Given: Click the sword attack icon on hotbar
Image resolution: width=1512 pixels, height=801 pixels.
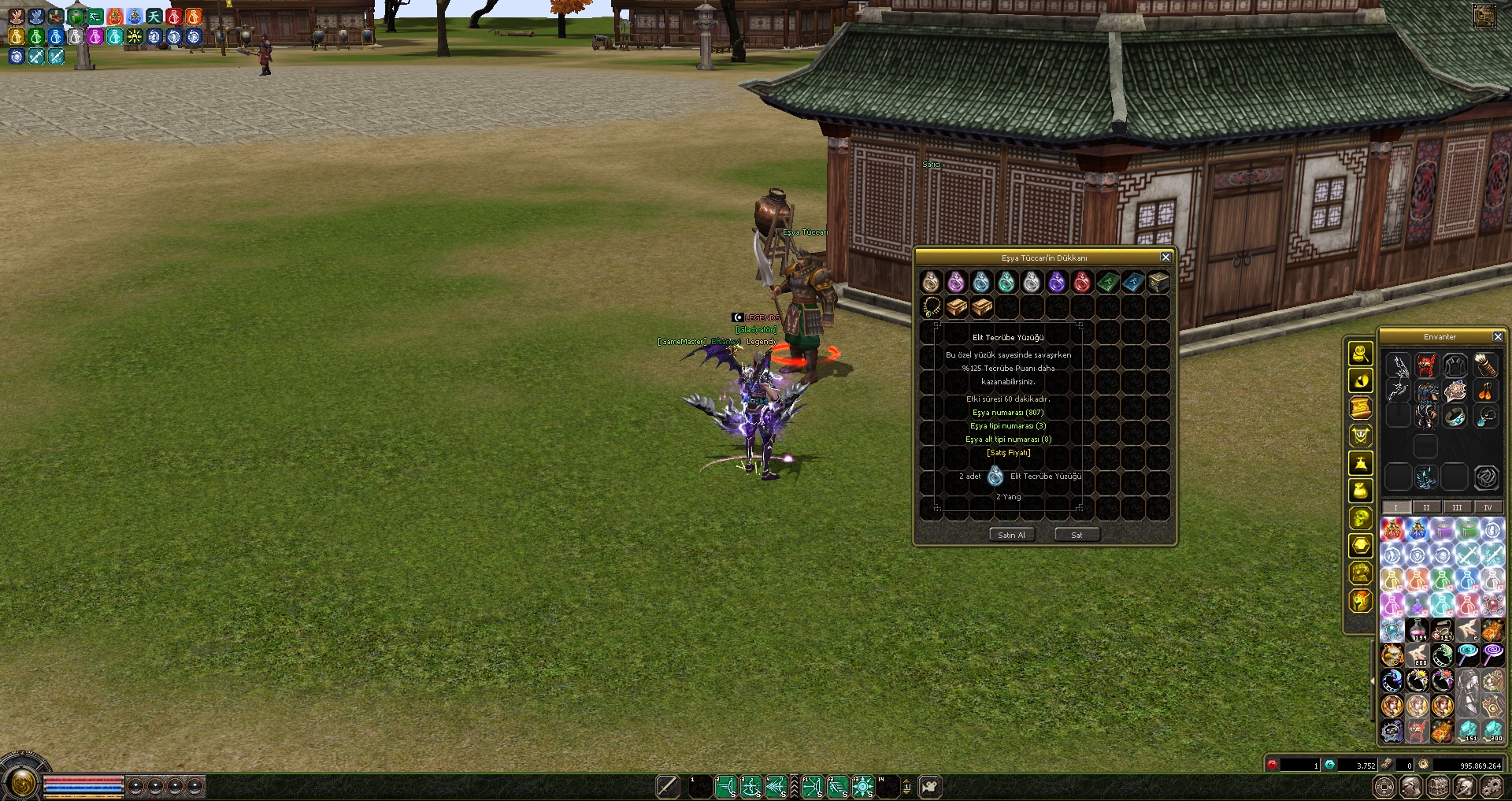Looking at the screenshot, I should click(668, 786).
